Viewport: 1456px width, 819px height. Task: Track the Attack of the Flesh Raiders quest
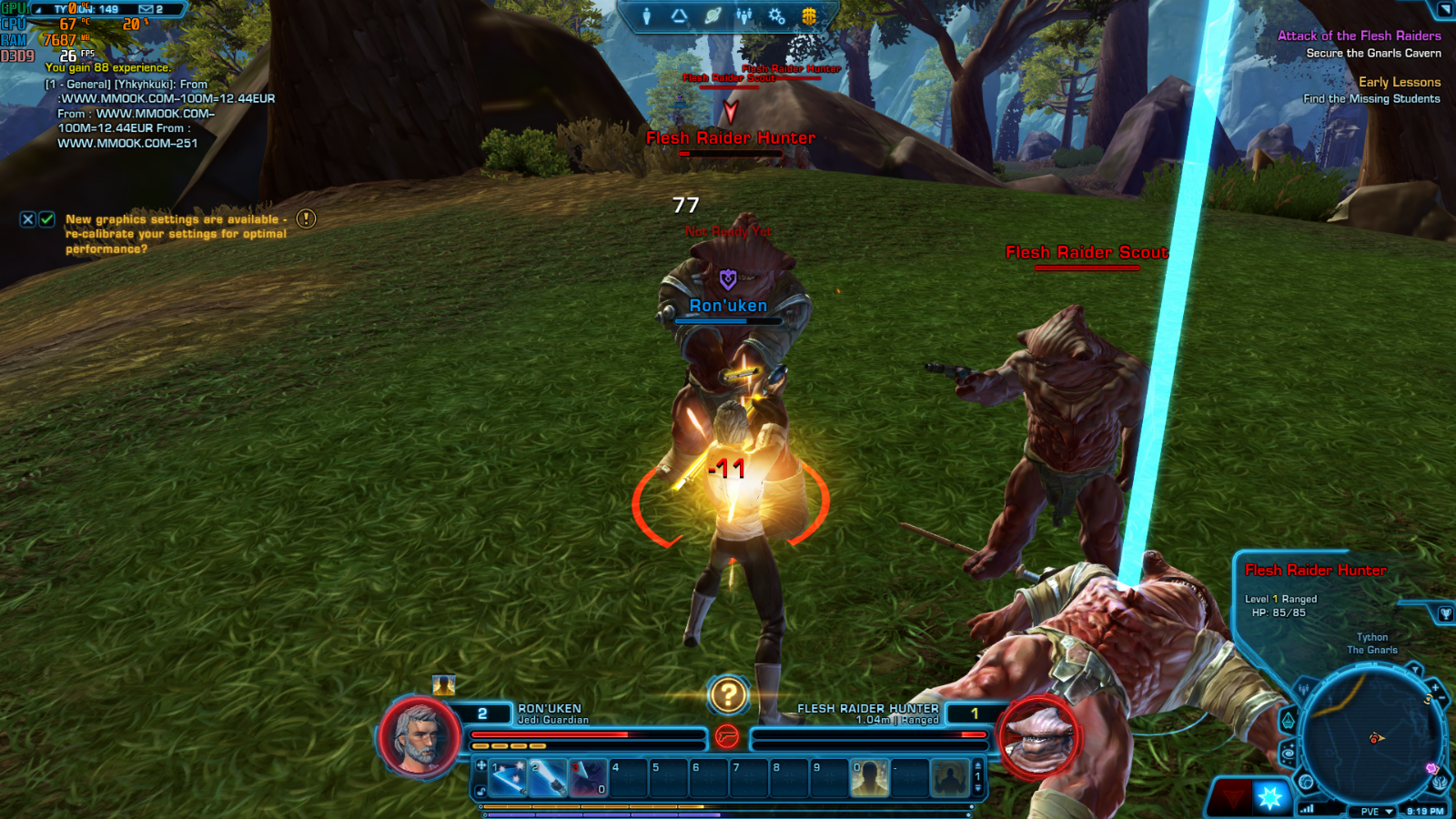(1359, 35)
